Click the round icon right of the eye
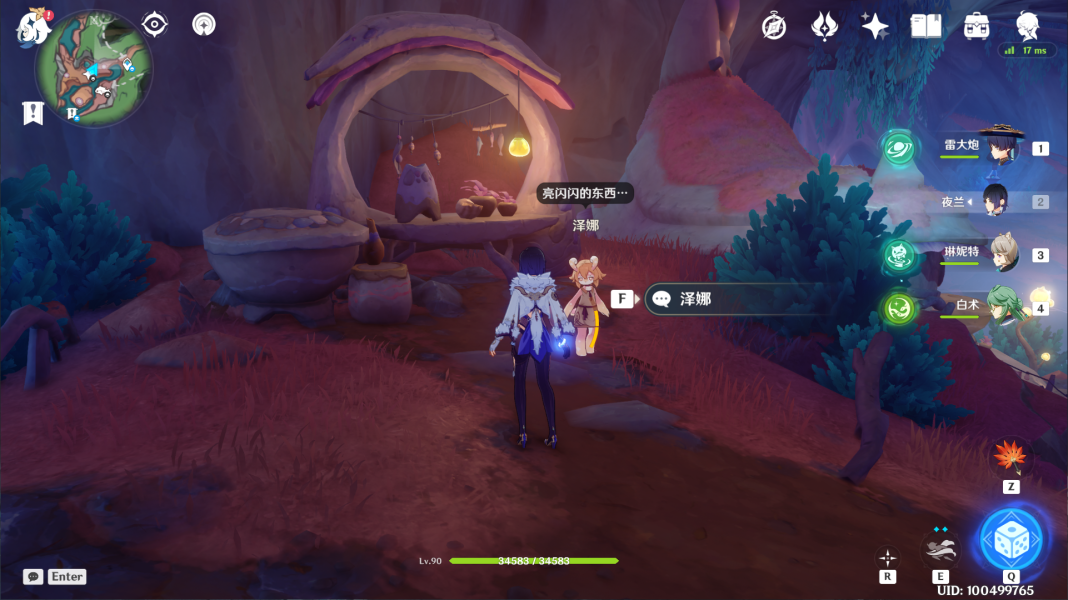The width and height of the screenshot is (1068, 600). tap(204, 24)
